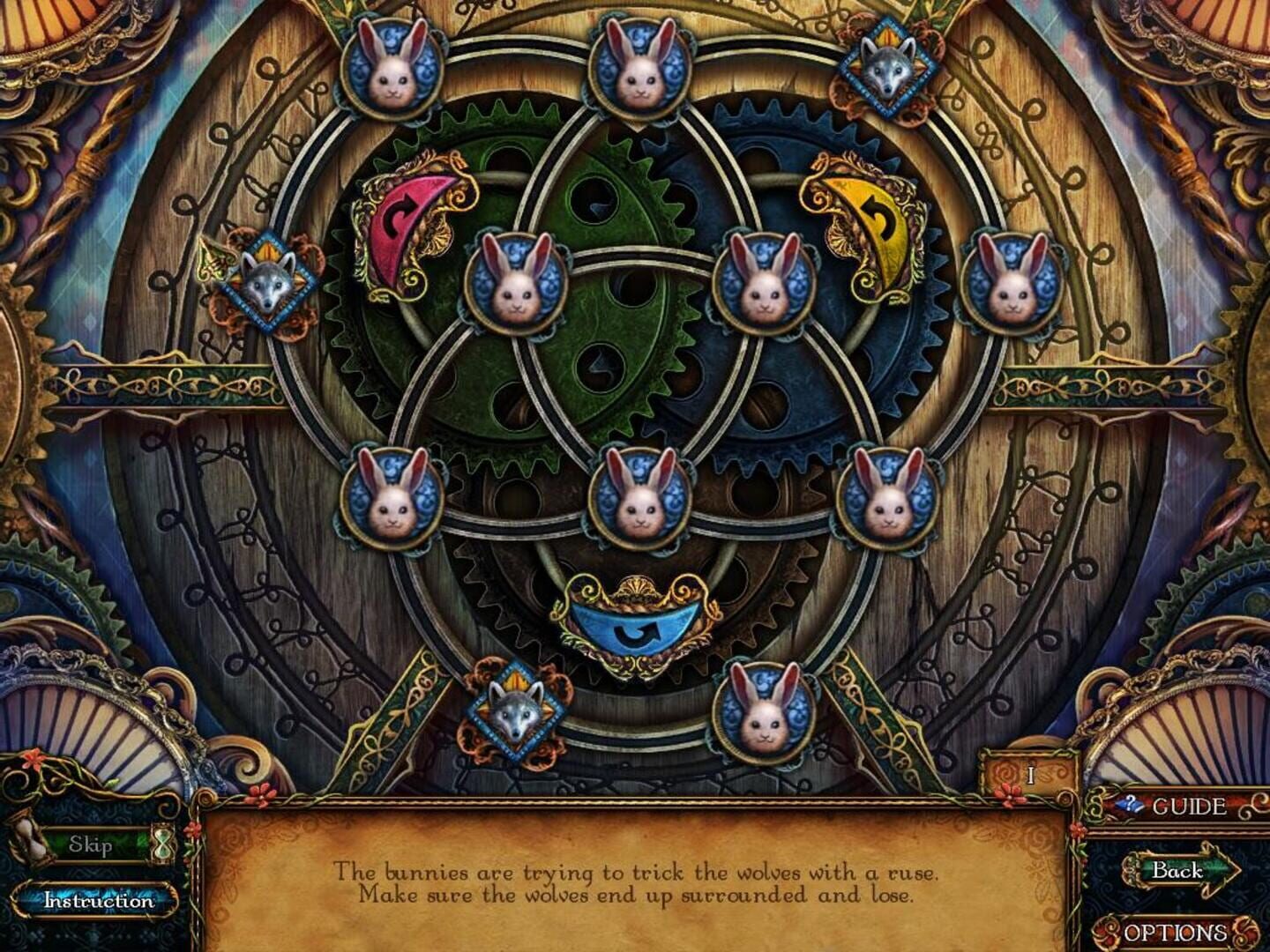Click the Back arrow button
The width and height of the screenshot is (1270, 952).
coord(1179,873)
